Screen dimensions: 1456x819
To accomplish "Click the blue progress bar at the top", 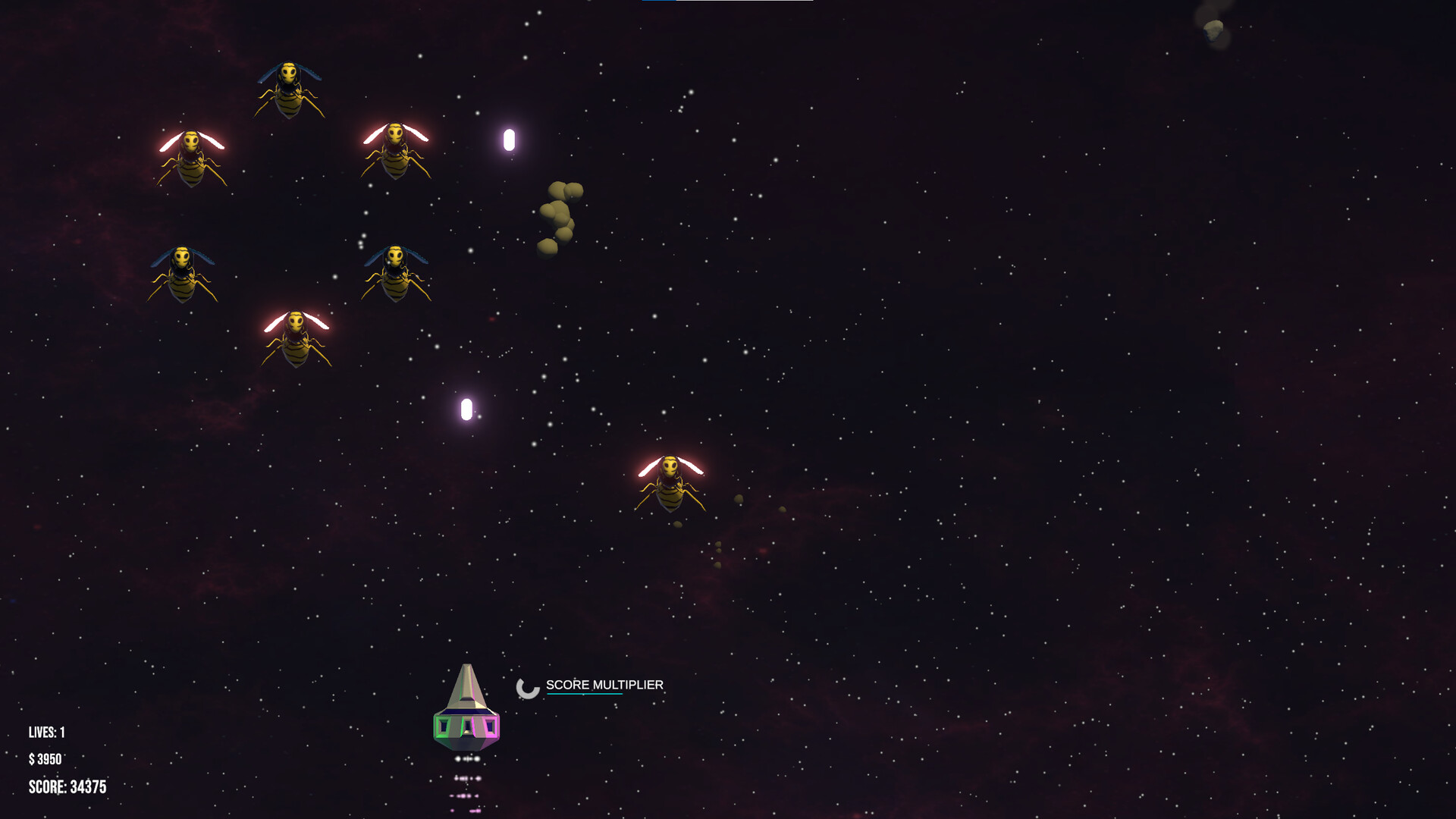I will click(660, 2).
